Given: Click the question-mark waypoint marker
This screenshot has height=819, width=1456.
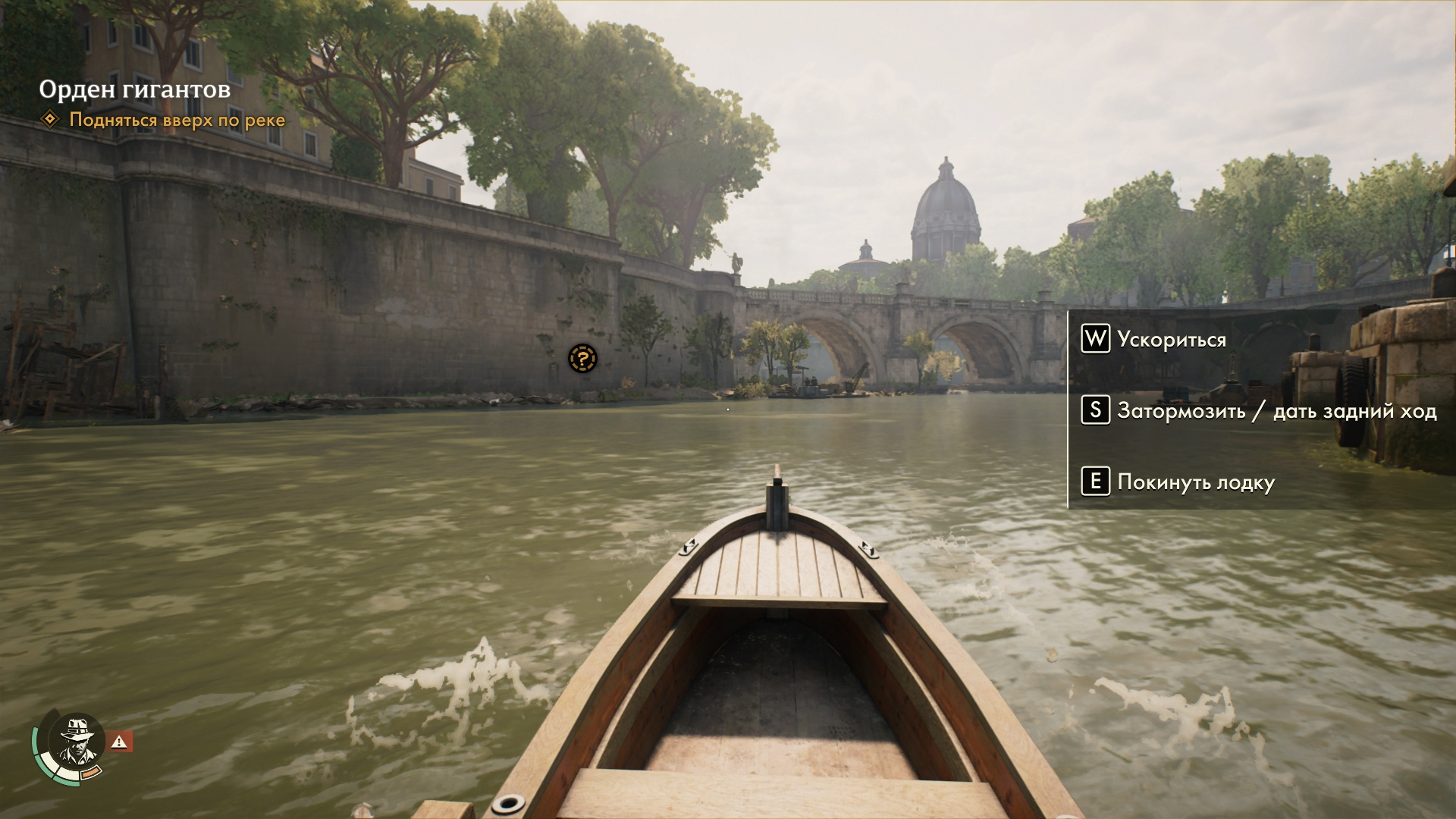Looking at the screenshot, I should coord(582,359).
